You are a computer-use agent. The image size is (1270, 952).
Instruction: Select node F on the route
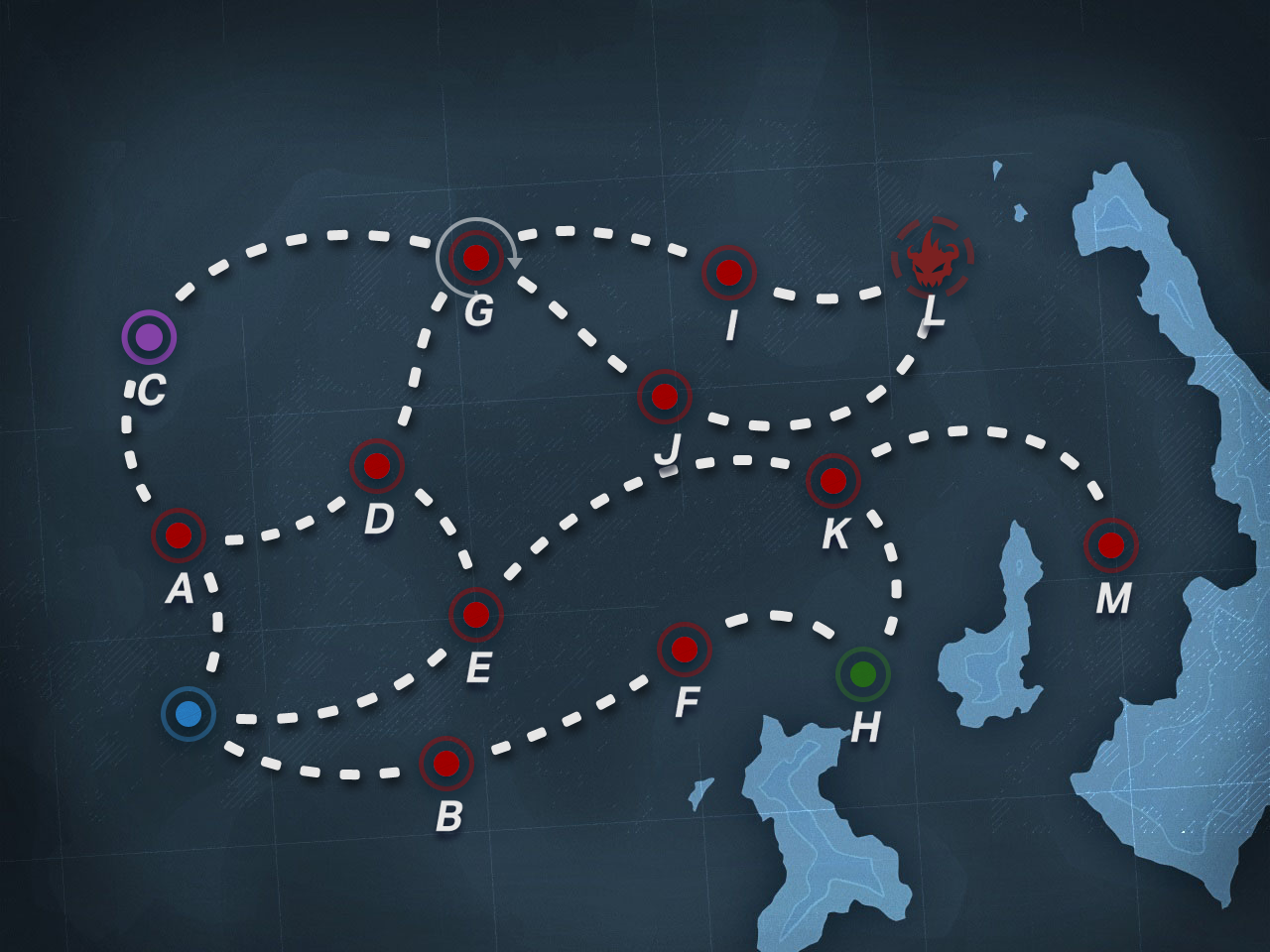point(685,650)
